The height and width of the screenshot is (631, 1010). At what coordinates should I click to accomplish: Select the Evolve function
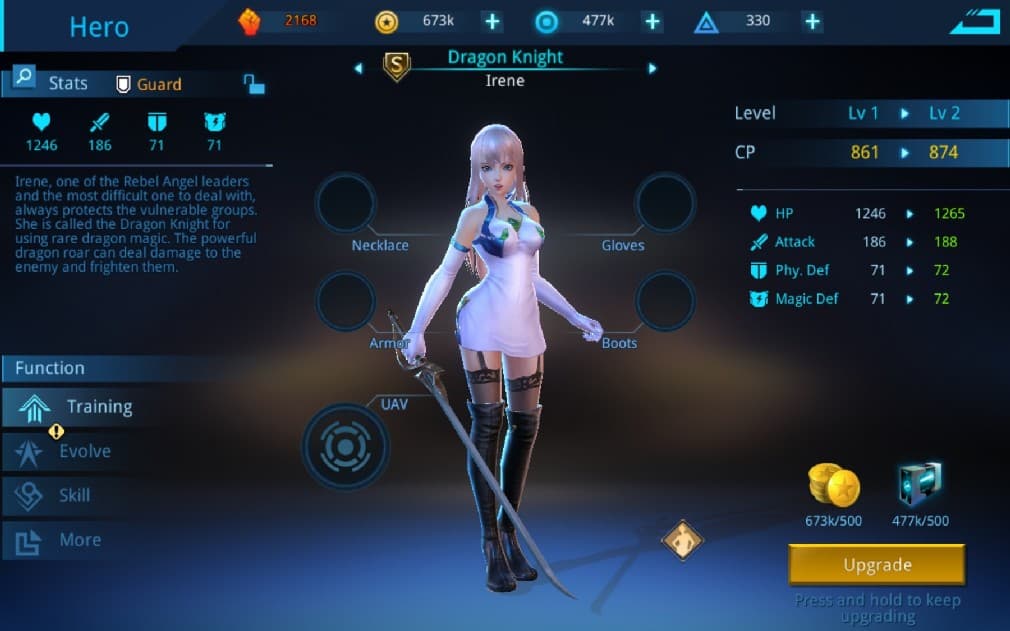[x=70, y=451]
